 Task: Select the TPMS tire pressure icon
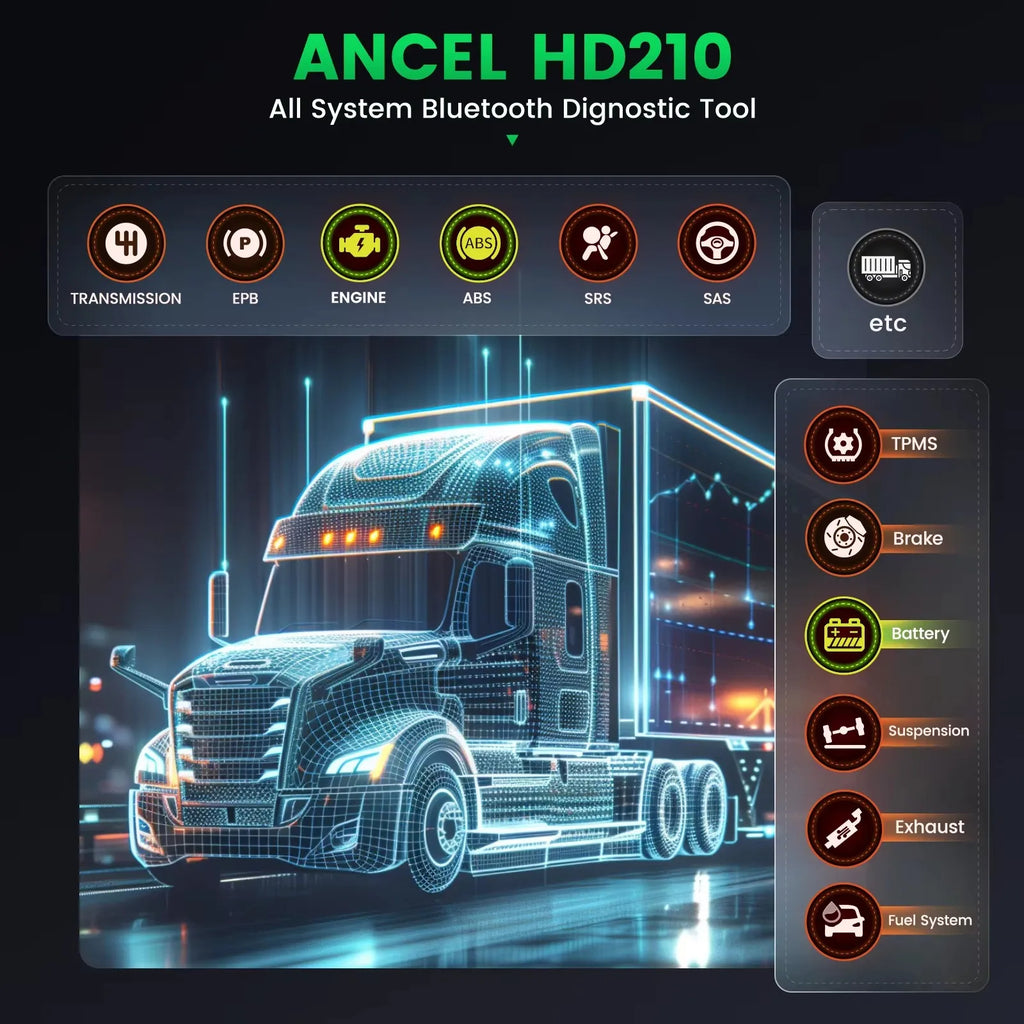point(843,443)
